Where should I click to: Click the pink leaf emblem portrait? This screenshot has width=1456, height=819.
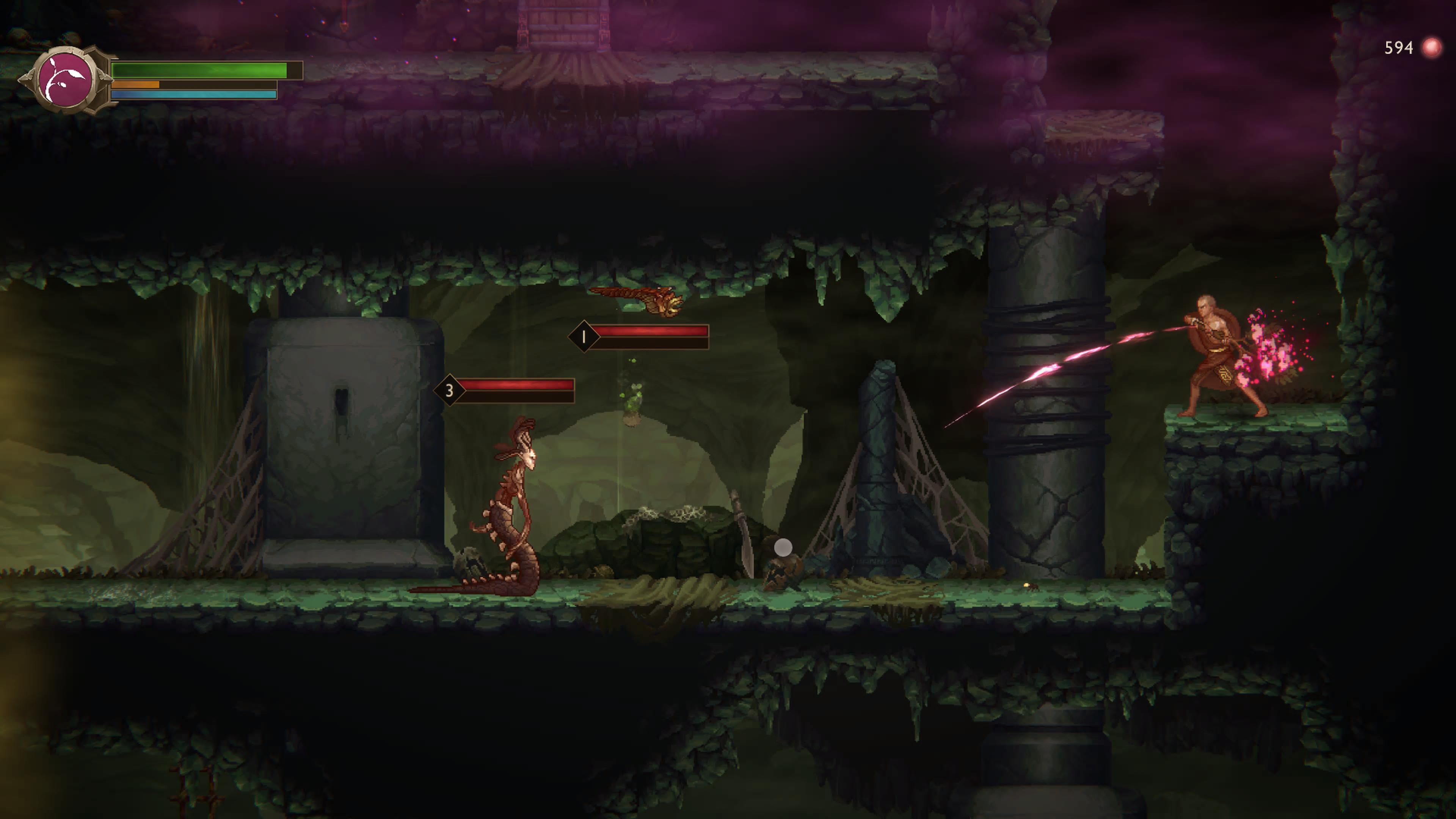pos(65,80)
